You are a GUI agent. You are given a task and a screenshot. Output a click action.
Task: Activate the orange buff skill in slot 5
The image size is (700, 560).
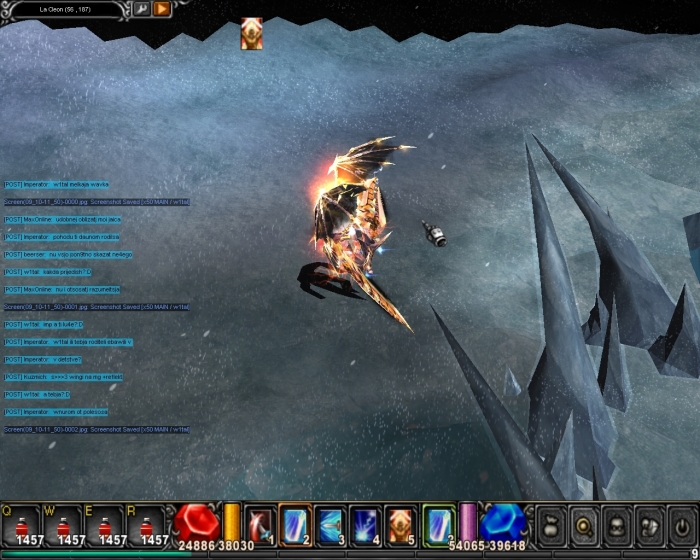point(400,524)
